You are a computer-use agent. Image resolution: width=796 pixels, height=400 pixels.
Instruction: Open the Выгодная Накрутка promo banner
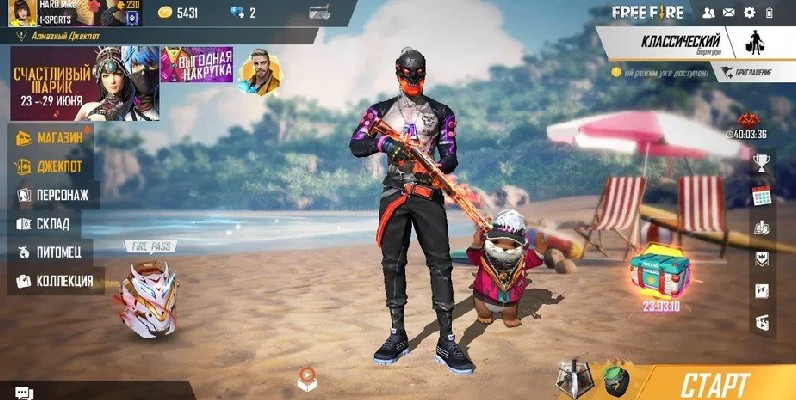click(x=197, y=66)
